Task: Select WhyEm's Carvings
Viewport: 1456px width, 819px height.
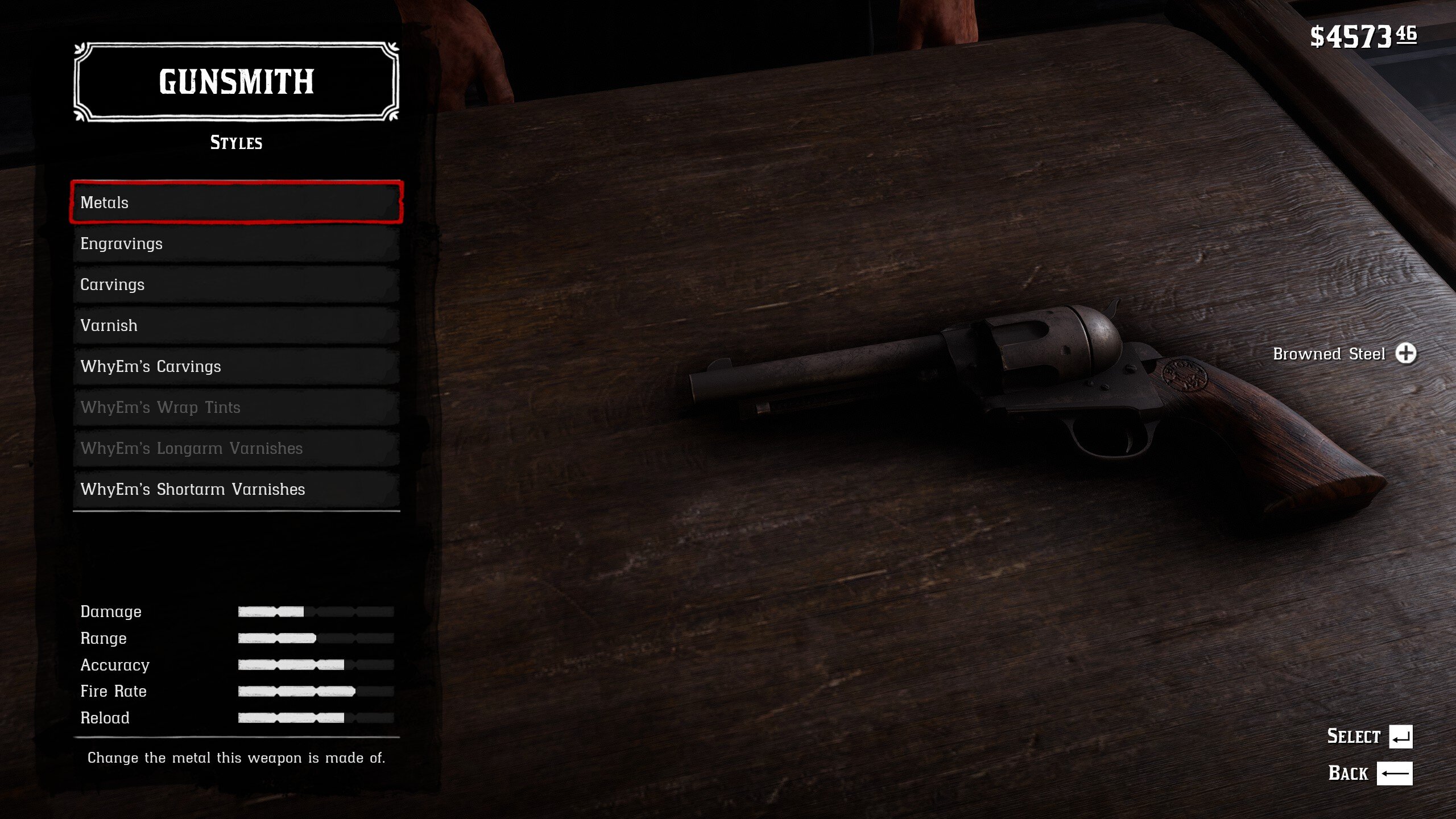Action: pos(236,366)
